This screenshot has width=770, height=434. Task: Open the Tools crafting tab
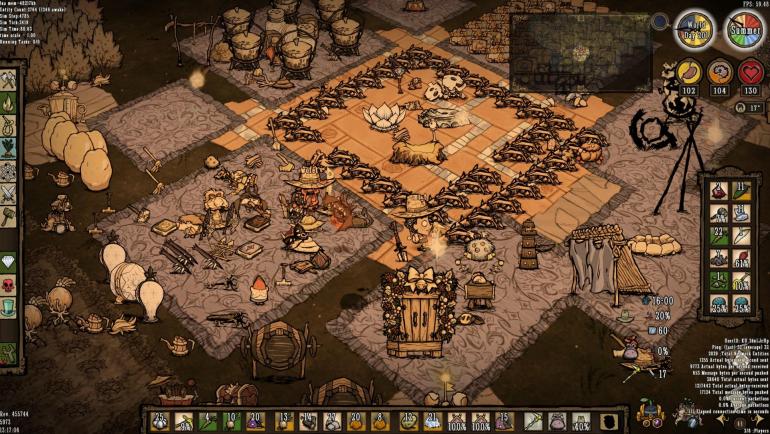pos(10,80)
